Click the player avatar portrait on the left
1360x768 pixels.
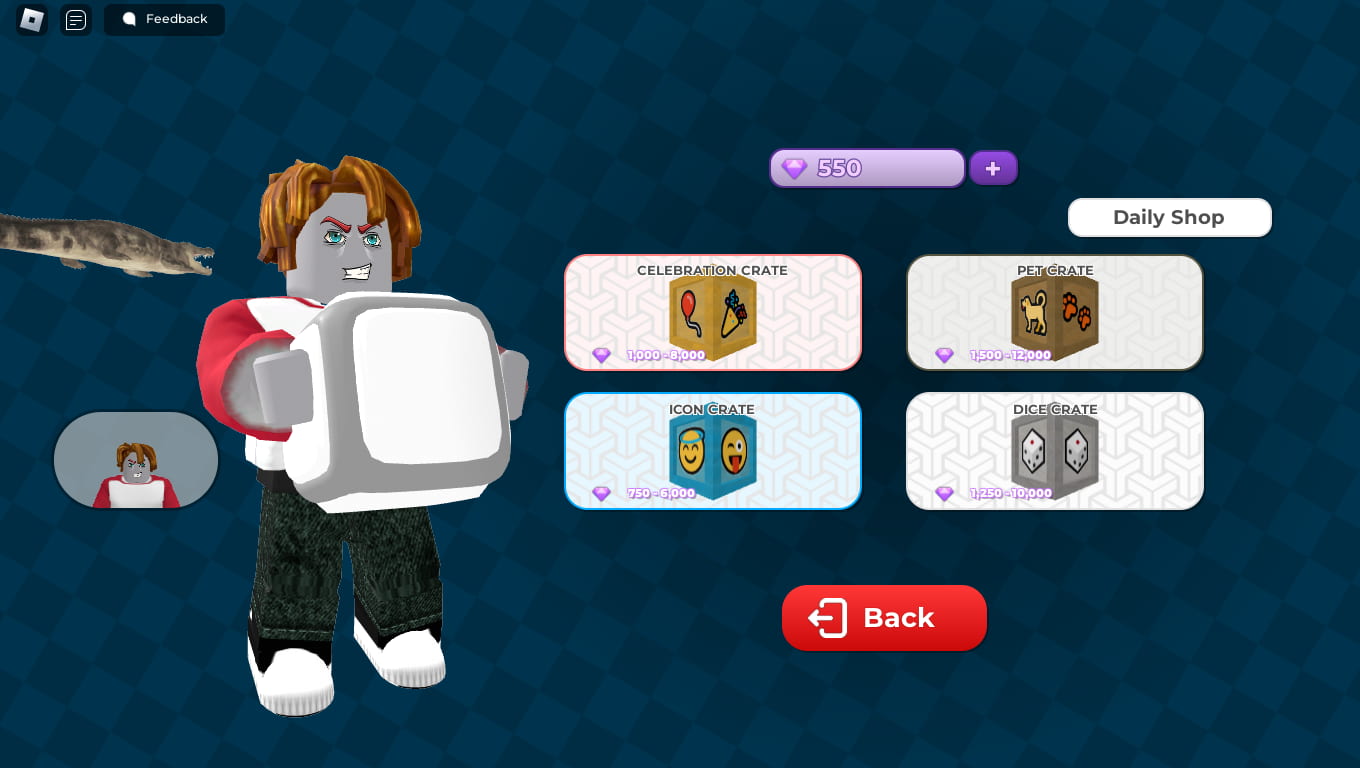click(135, 460)
